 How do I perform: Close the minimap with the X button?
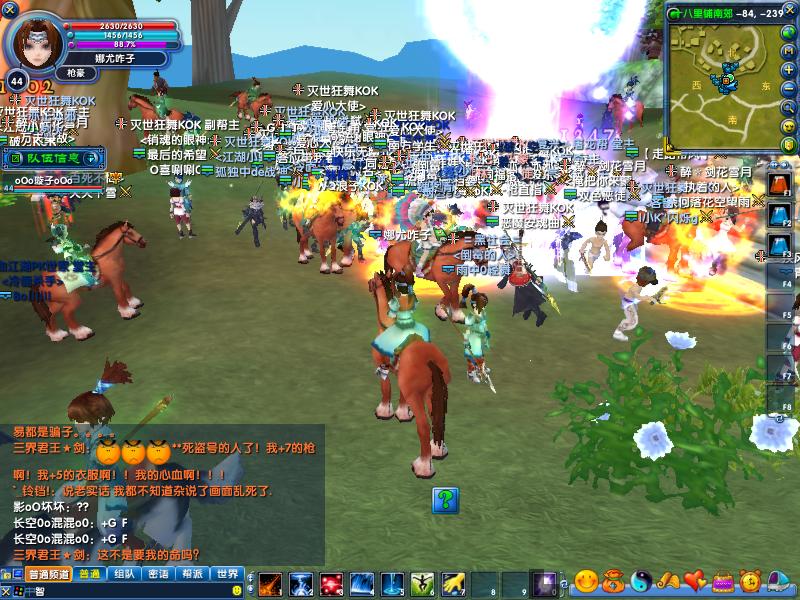click(790, 12)
